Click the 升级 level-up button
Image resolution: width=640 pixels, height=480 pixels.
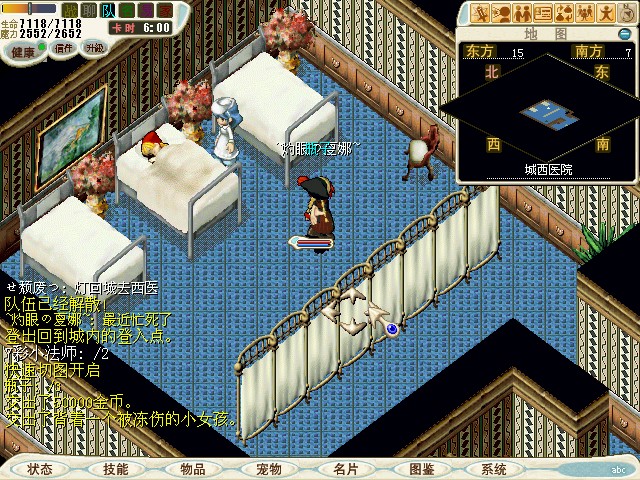click(x=94, y=47)
